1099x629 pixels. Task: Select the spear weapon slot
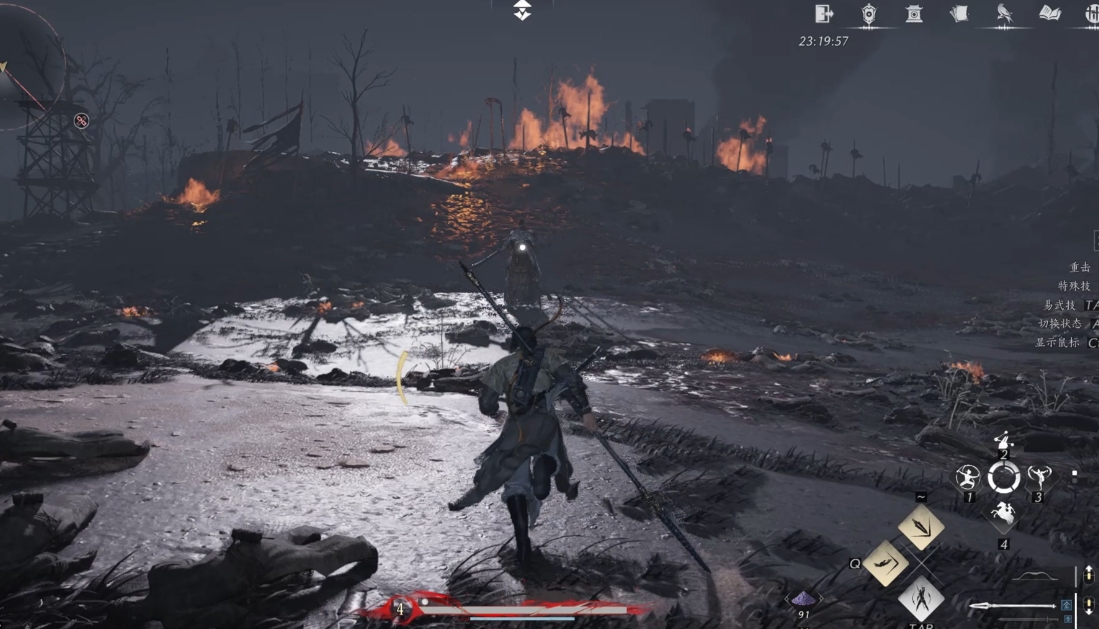(1012, 606)
